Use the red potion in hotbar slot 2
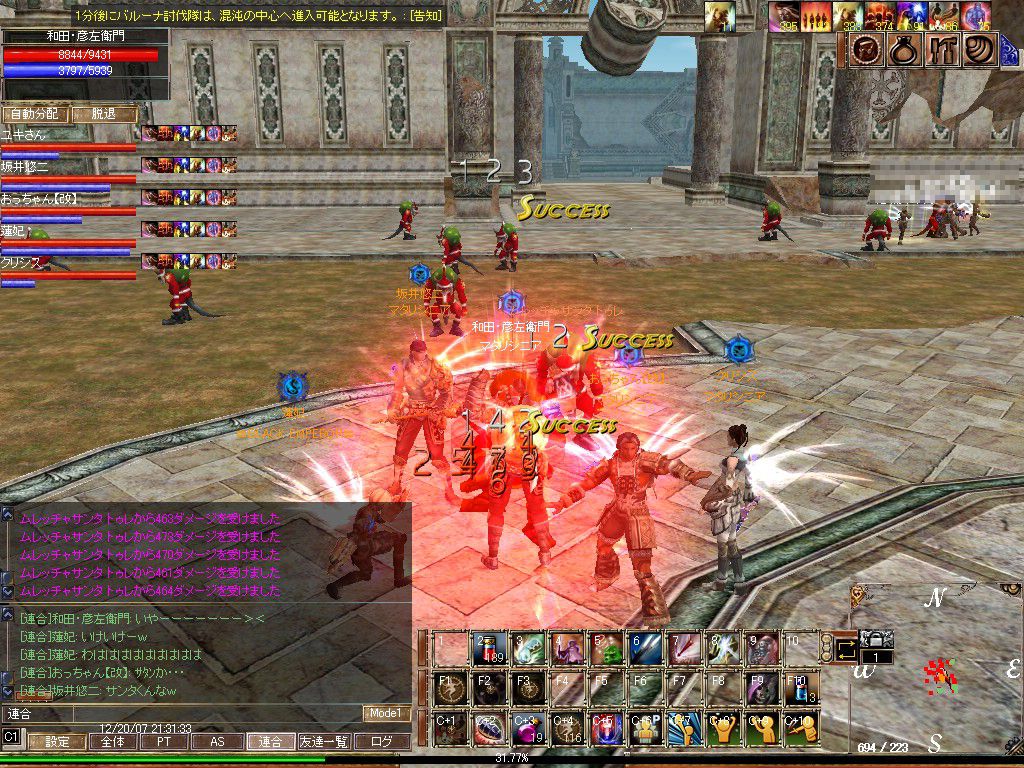Screen dimensions: 1024x768 tap(488, 650)
